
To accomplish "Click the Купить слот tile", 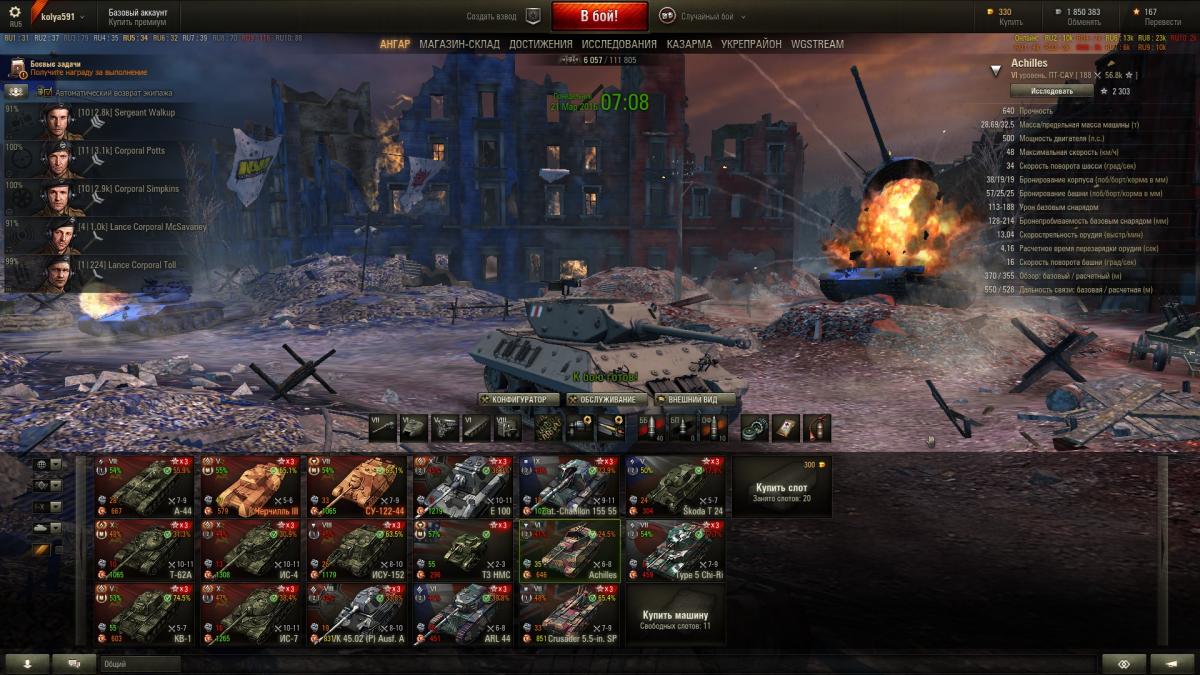I will (781, 487).
